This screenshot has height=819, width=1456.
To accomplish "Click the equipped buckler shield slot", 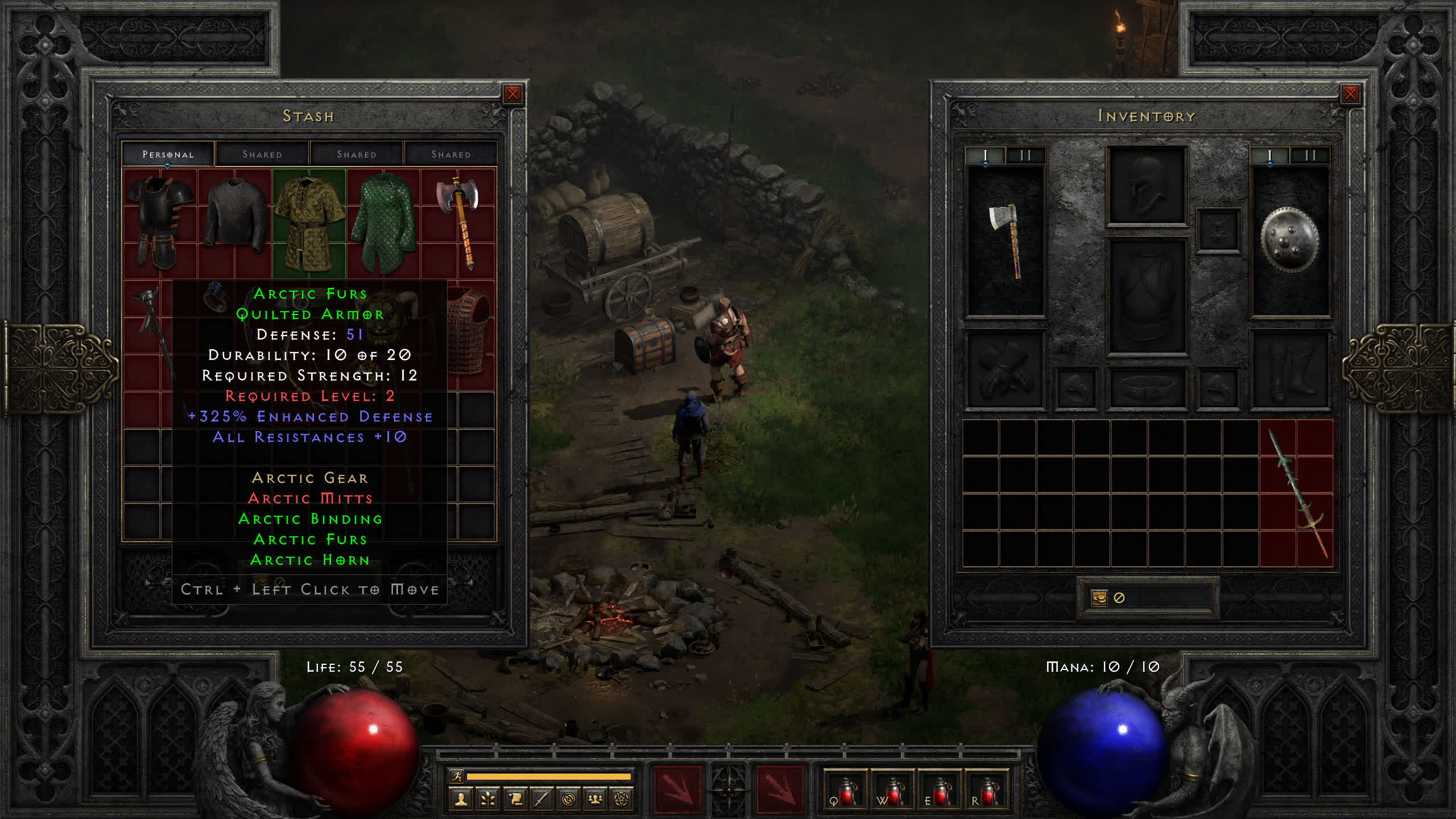I will [1289, 240].
